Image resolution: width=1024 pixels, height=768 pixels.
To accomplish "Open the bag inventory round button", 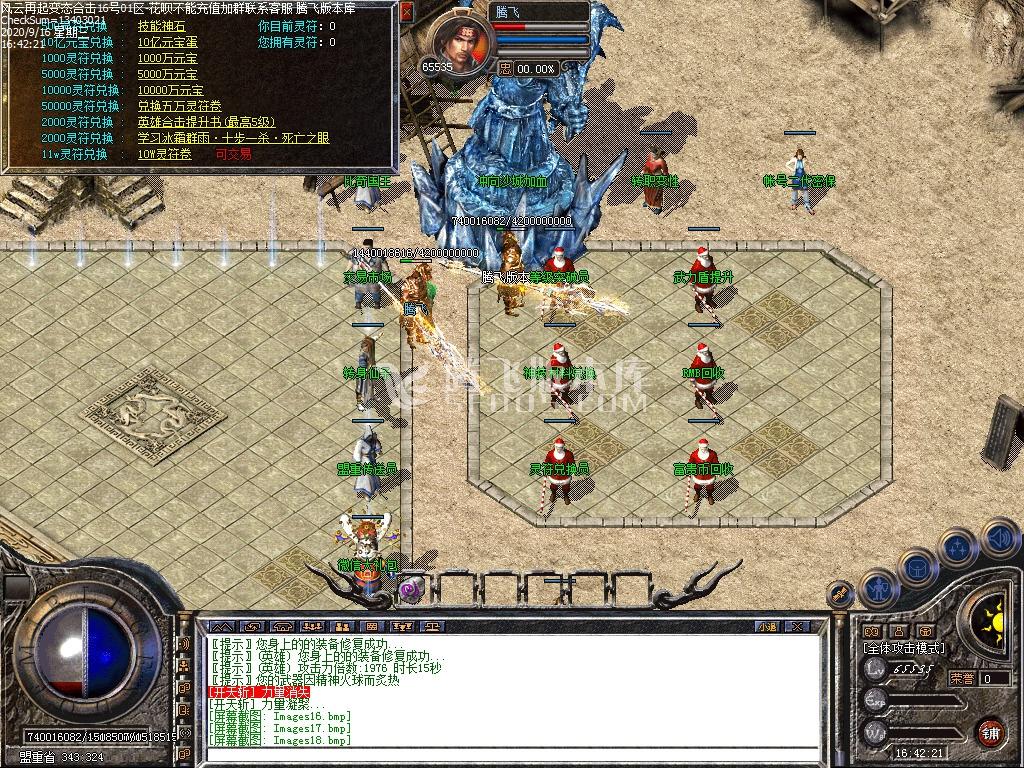I will click(916, 567).
